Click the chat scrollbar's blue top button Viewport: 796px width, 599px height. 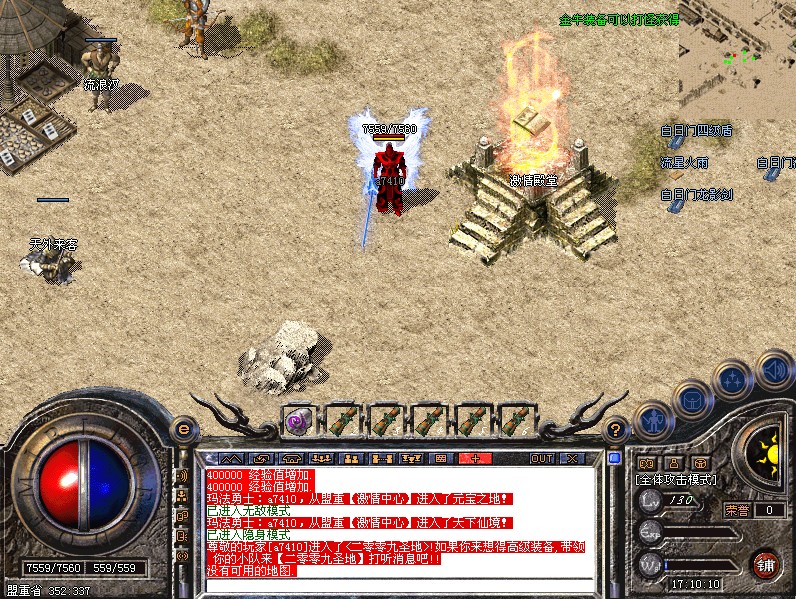[x=614, y=458]
